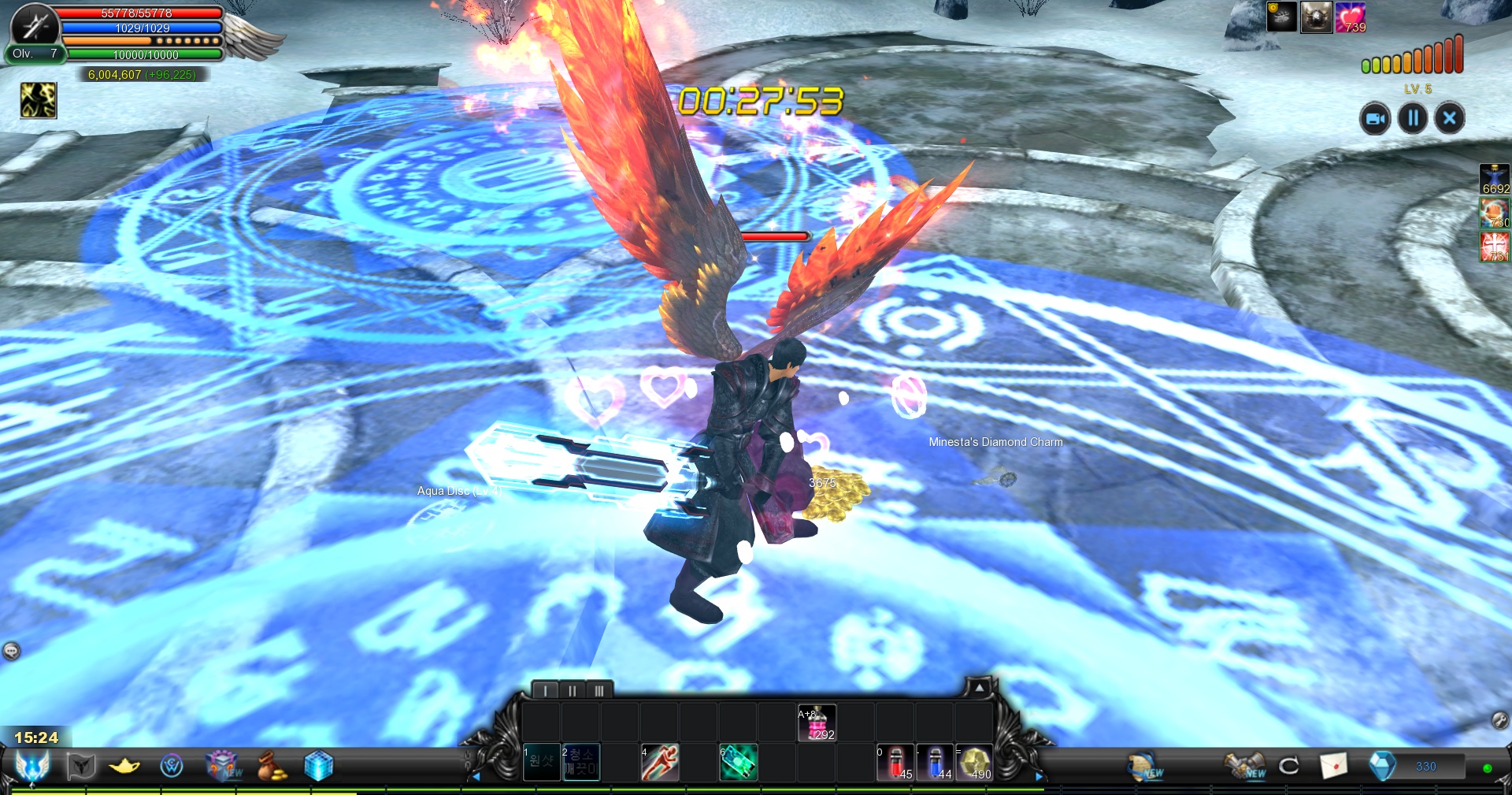Image resolution: width=1512 pixels, height=795 pixels.
Task: Click the pink heart buff icon
Action: coord(1350,17)
